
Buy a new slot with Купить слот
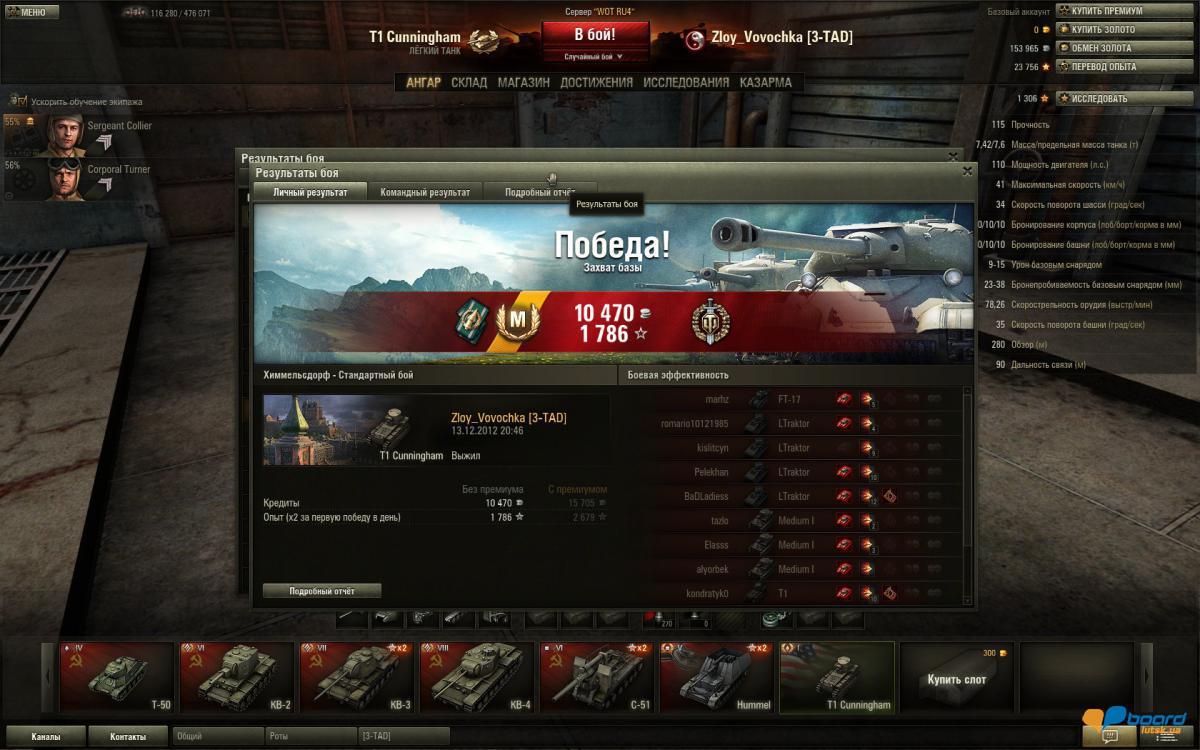tap(956, 678)
